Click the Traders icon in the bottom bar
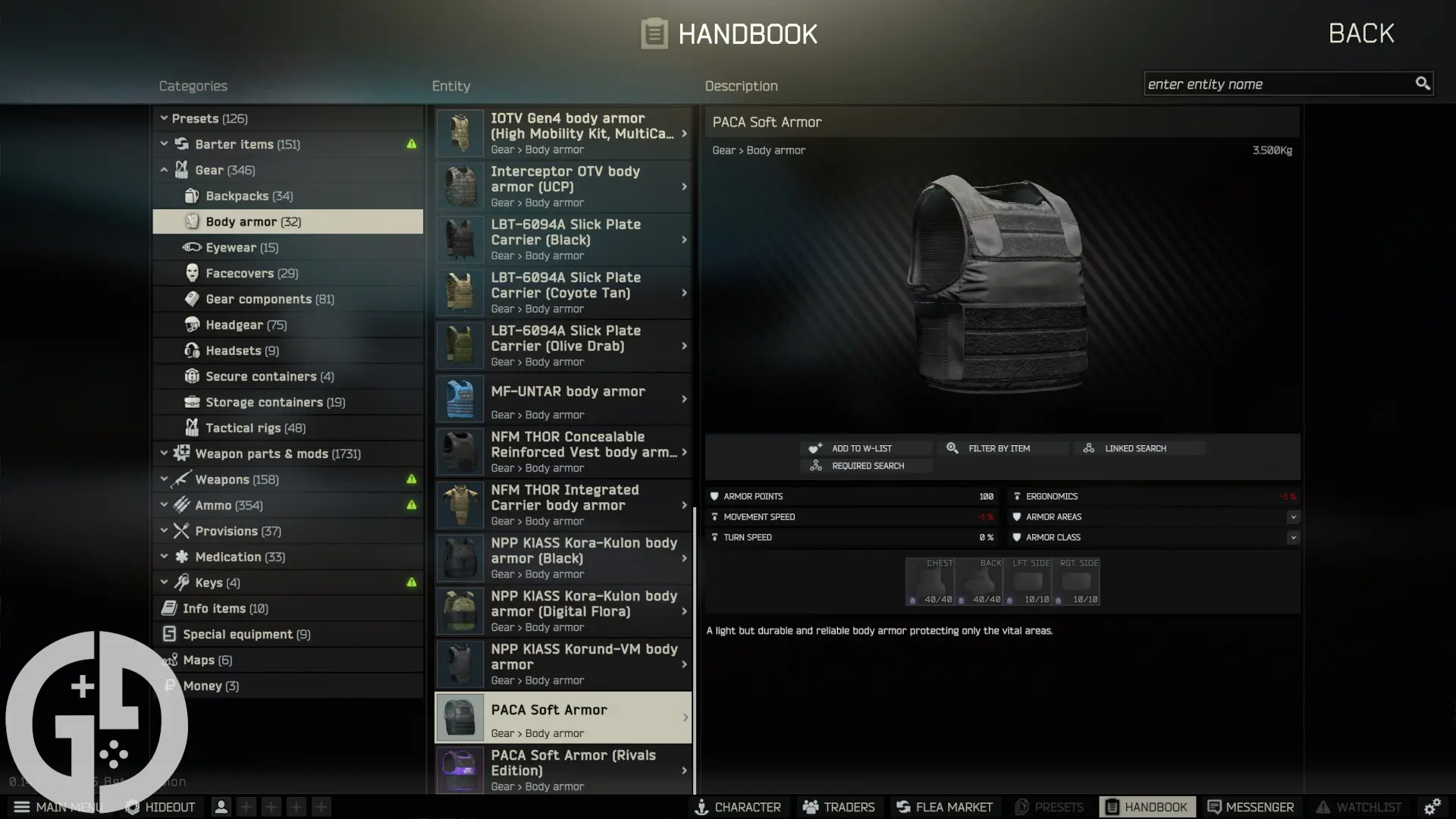Image resolution: width=1456 pixels, height=819 pixels. click(x=811, y=807)
